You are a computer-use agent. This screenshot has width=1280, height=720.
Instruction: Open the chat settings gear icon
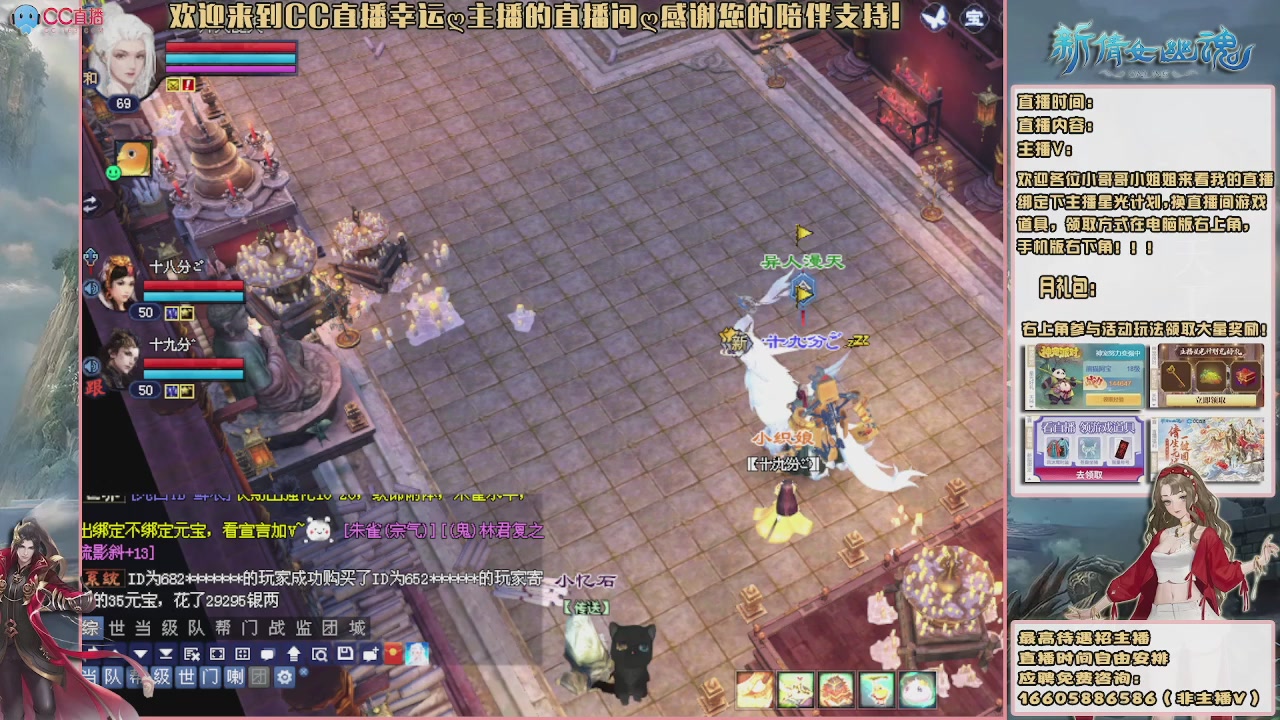285,678
